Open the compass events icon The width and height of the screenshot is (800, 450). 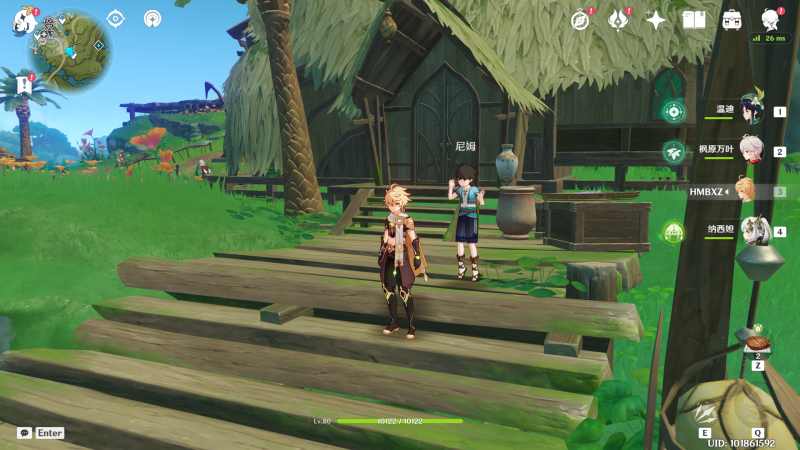(x=580, y=20)
